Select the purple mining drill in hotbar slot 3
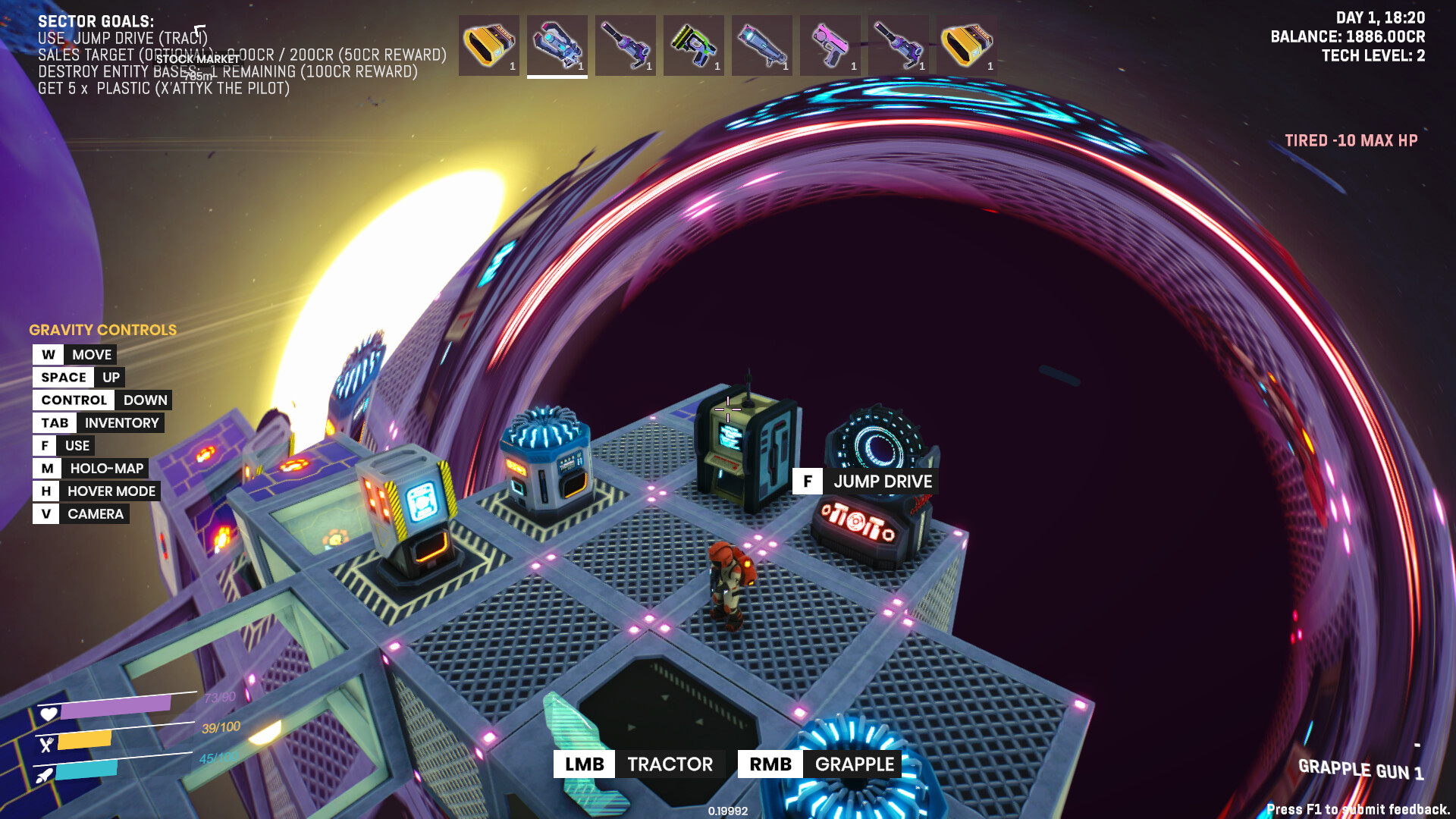This screenshot has width=1456, height=819. tap(626, 45)
